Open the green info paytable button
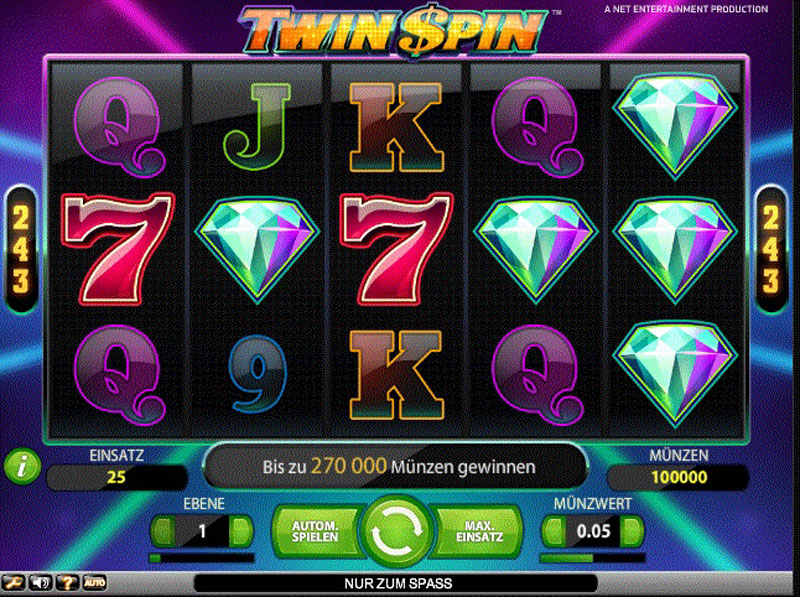Image resolution: width=800 pixels, height=597 pixels. point(20,465)
